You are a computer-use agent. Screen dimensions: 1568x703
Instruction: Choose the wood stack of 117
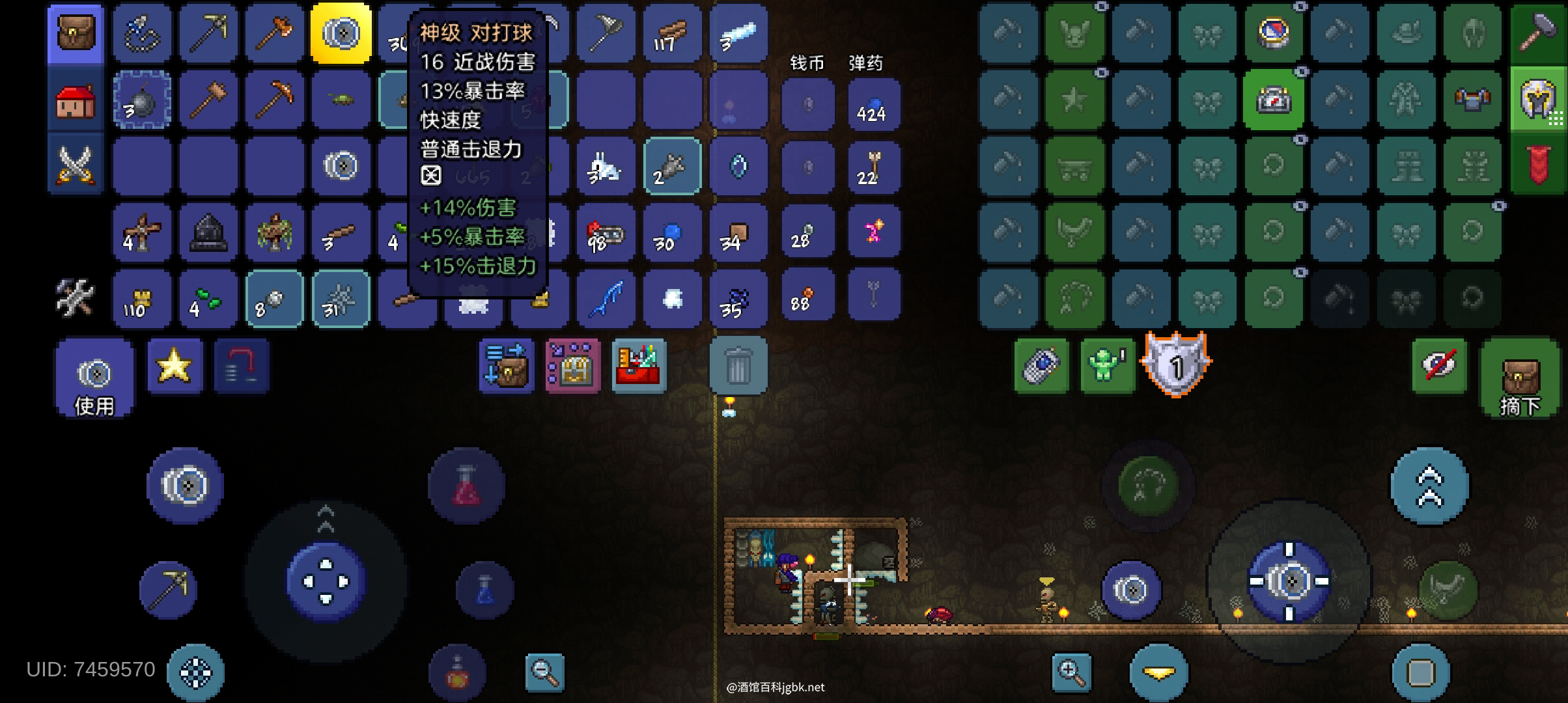point(671,33)
